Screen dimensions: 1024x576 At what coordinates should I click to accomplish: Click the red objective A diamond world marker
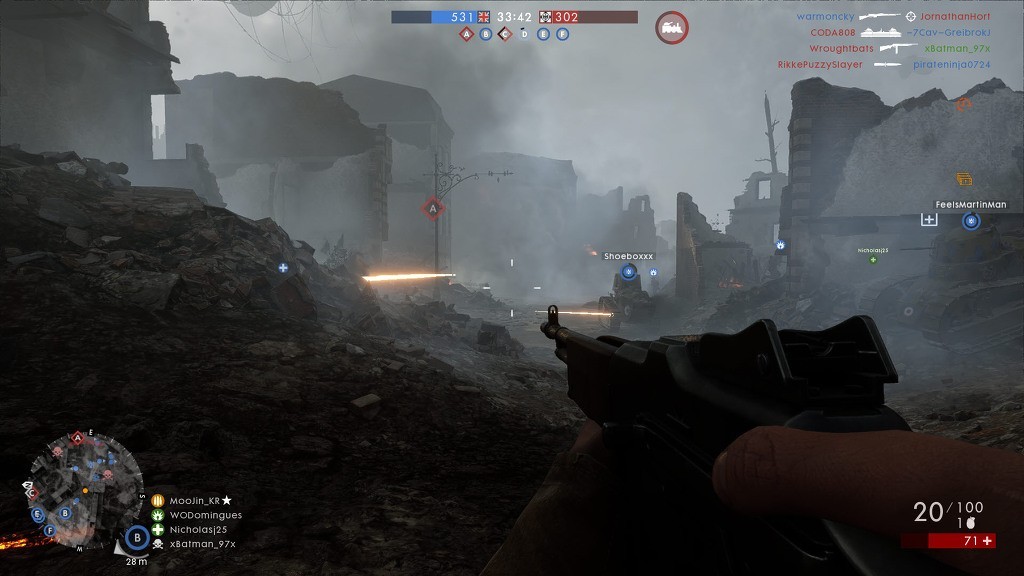point(433,208)
